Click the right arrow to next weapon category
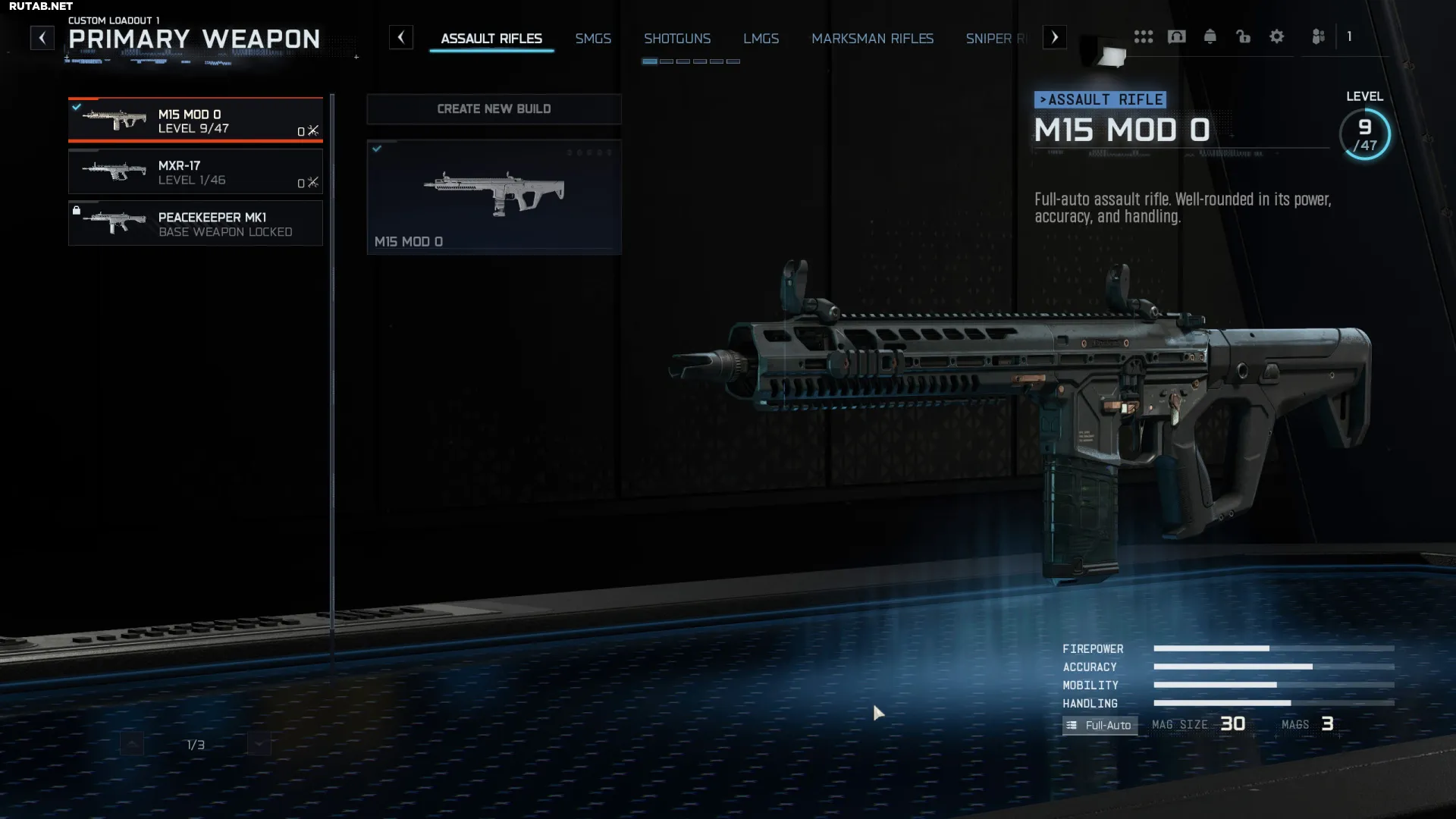Image resolution: width=1456 pixels, height=819 pixels. click(1055, 37)
